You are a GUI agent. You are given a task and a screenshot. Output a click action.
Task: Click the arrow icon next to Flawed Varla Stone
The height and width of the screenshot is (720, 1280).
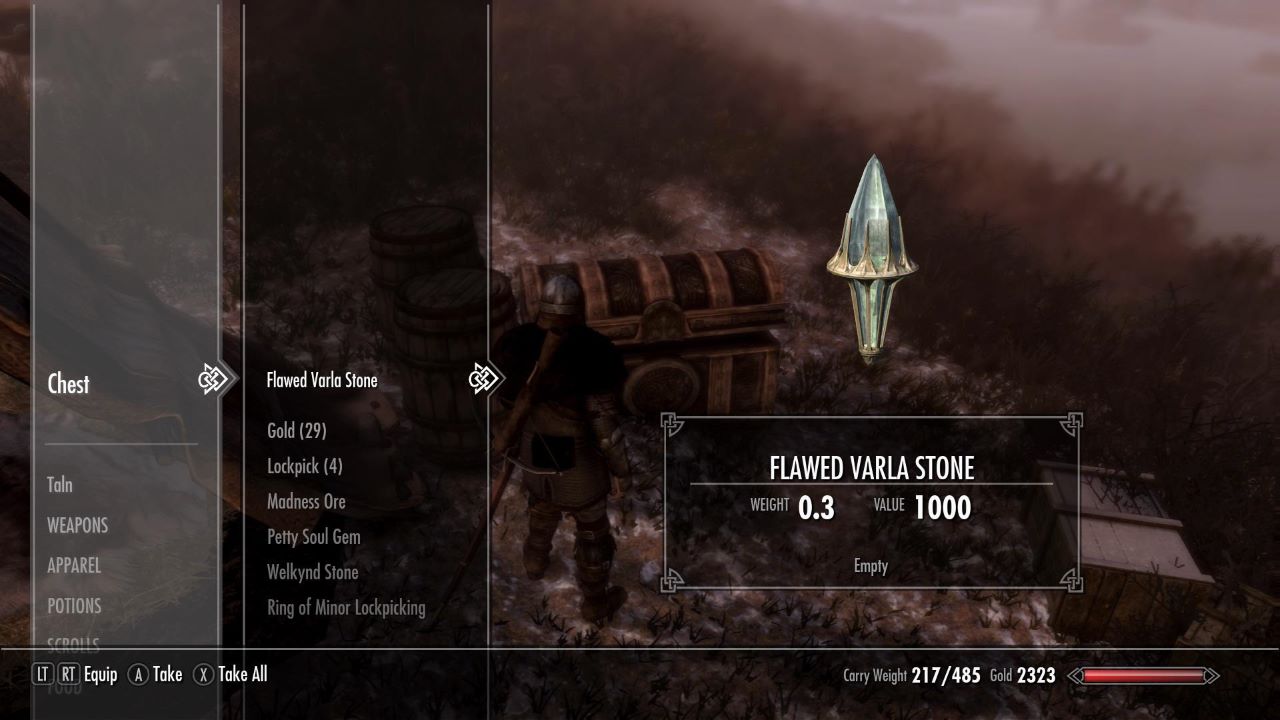point(484,379)
